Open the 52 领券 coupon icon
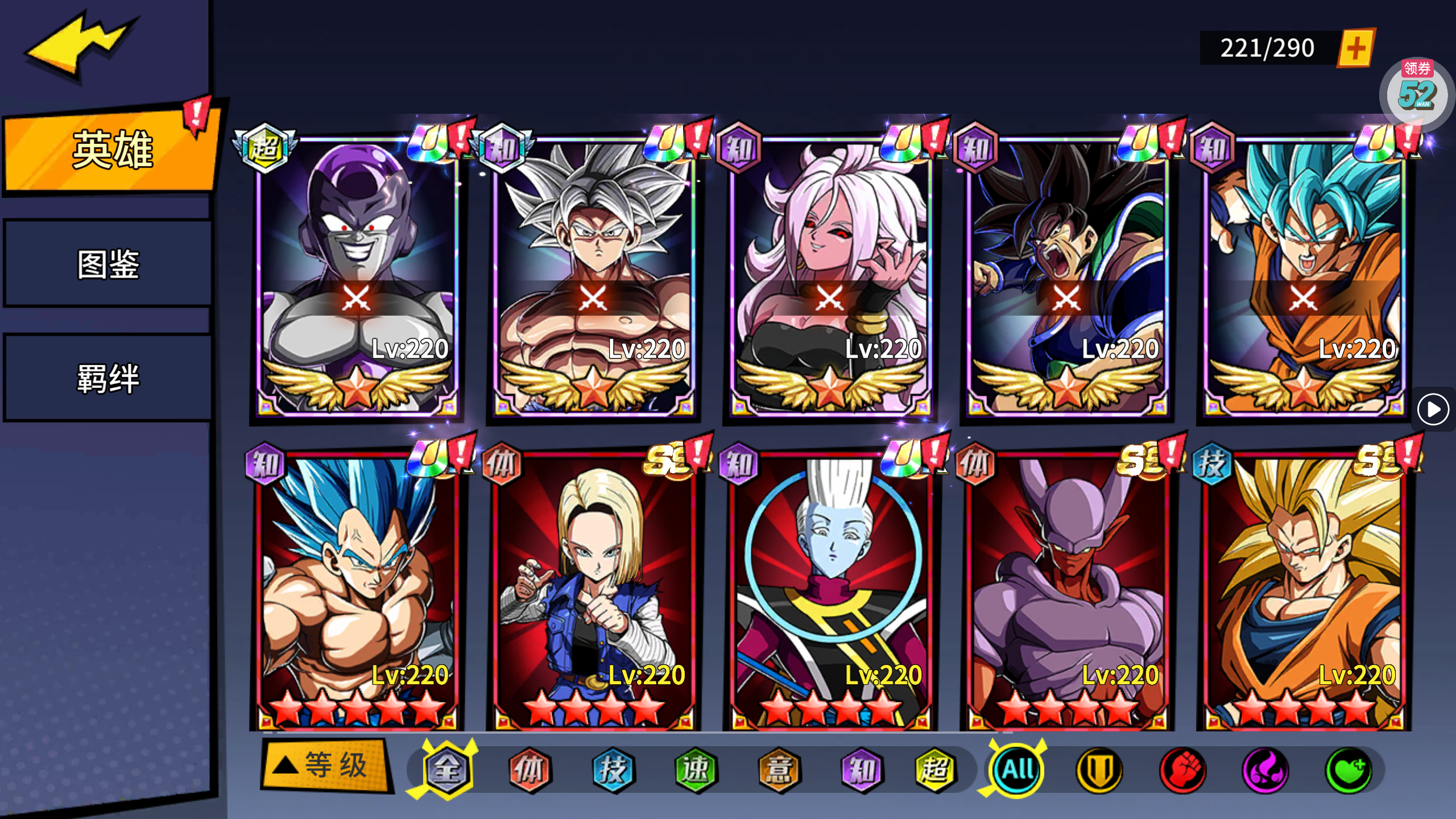The image size is (1456, 819). [x=1416, y=92]
